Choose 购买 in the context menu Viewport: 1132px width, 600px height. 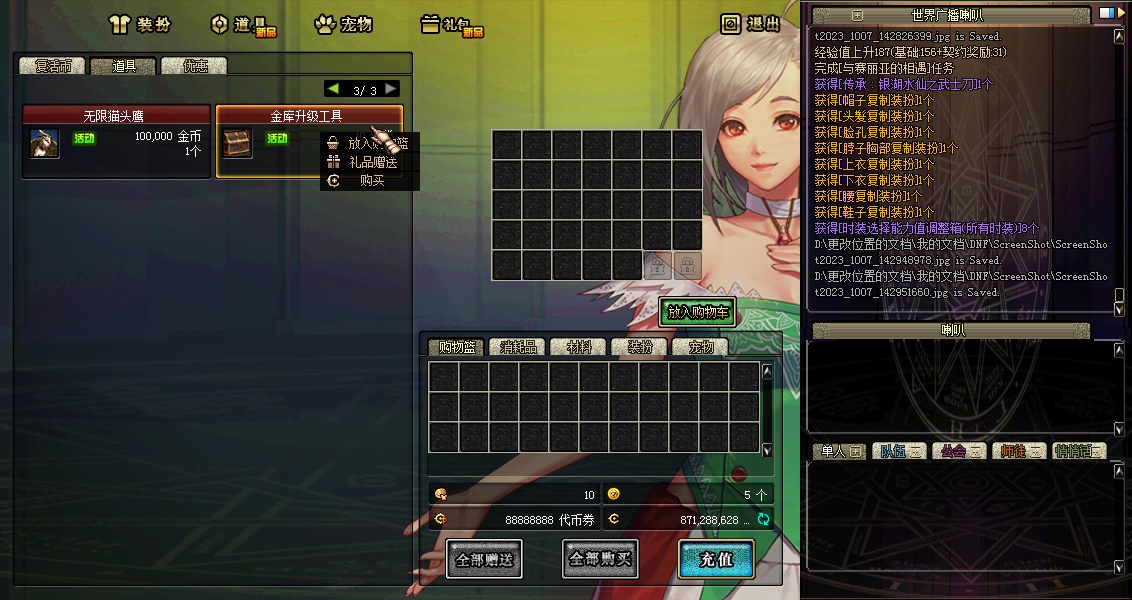[x=372, y=181]
